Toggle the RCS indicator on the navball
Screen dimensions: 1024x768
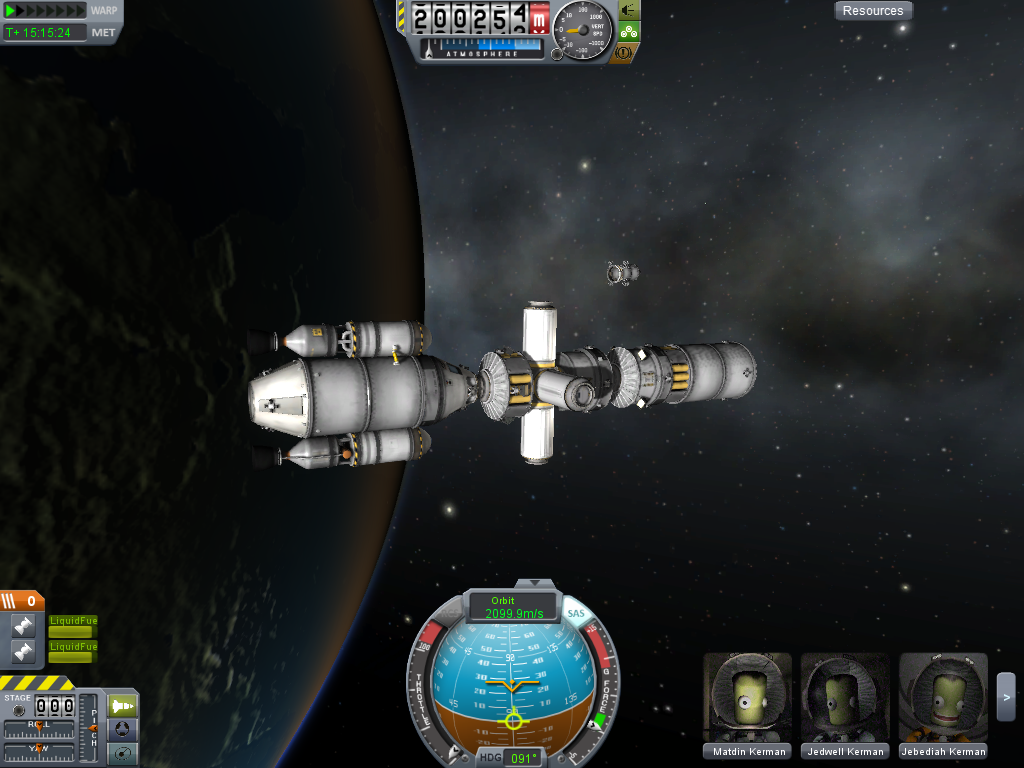[450, 613]
